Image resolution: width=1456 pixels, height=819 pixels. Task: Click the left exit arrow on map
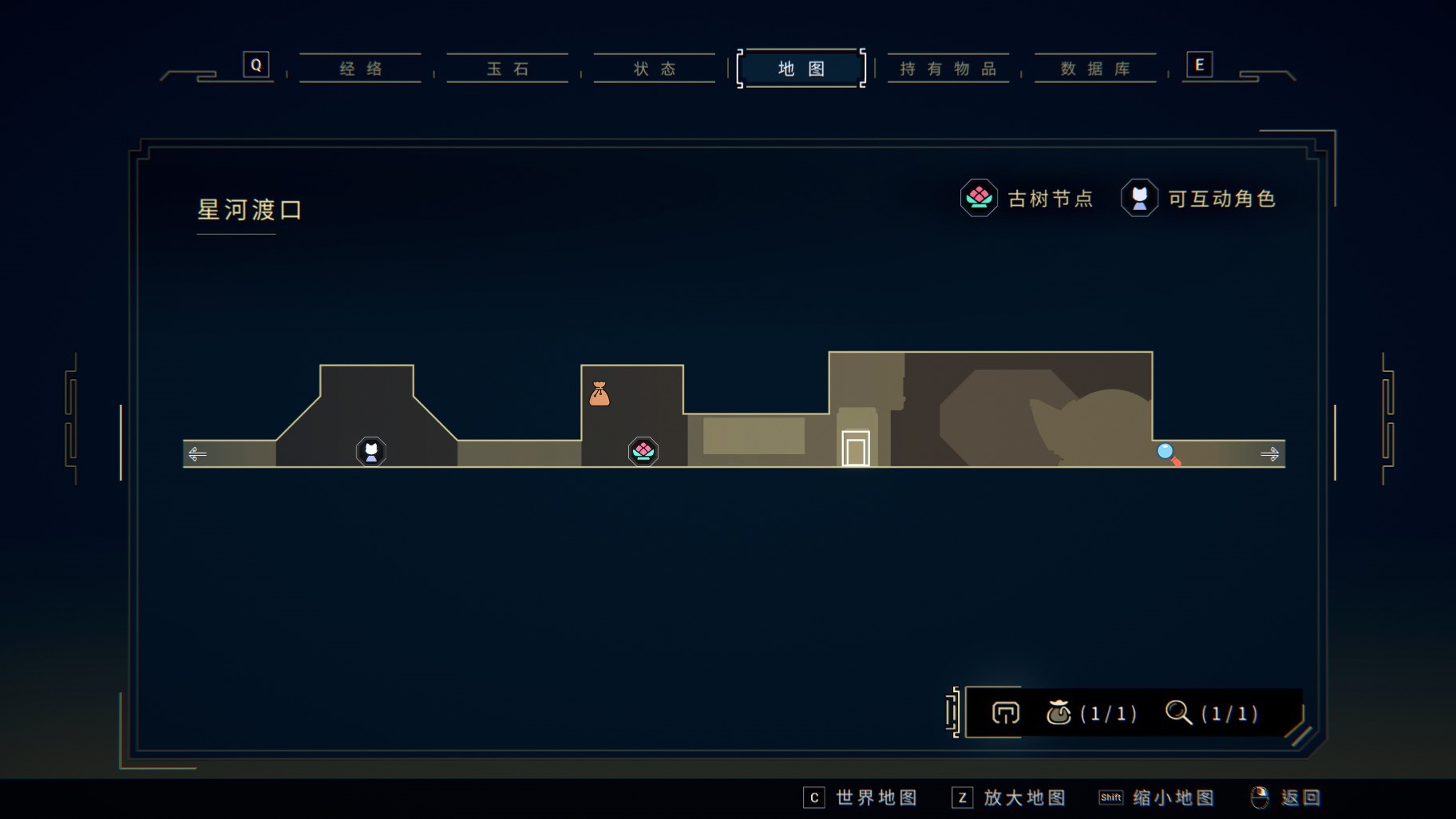pyautogui.click(x=197, y=454)
